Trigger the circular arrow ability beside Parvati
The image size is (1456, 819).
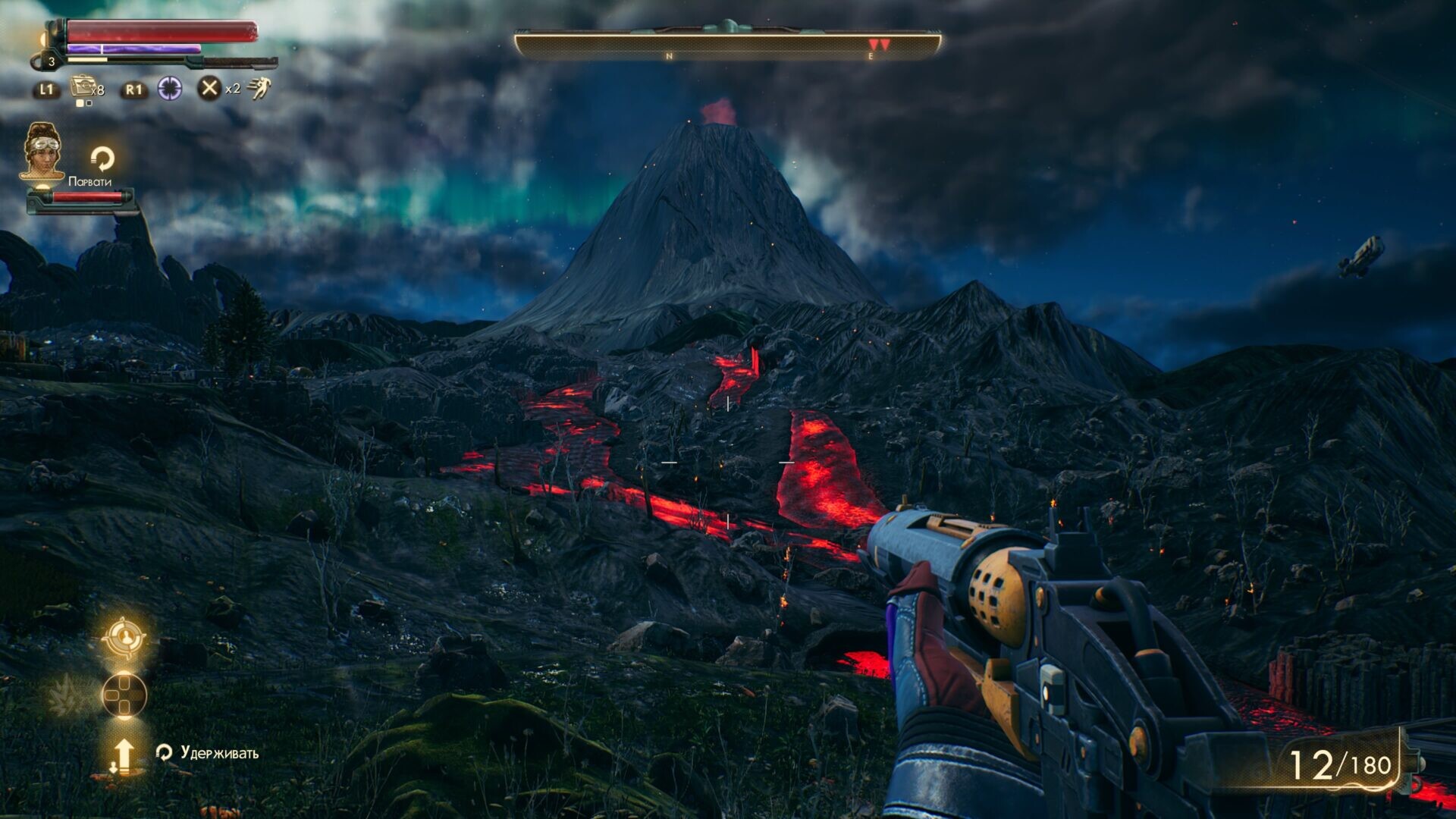click(x=102, y=158)
